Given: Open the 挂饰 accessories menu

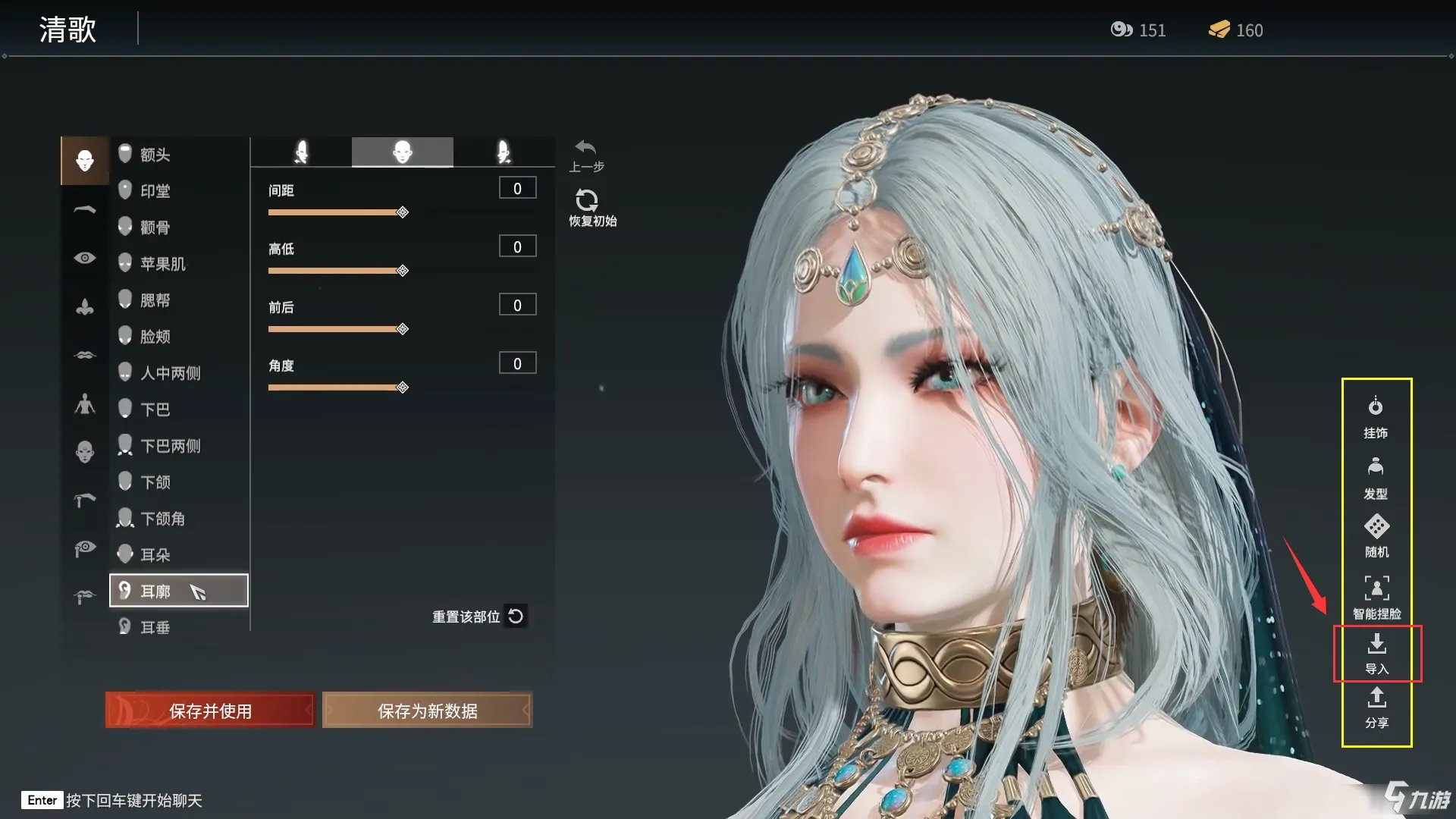Looking at the screenshot, I should click(1376, 417).
